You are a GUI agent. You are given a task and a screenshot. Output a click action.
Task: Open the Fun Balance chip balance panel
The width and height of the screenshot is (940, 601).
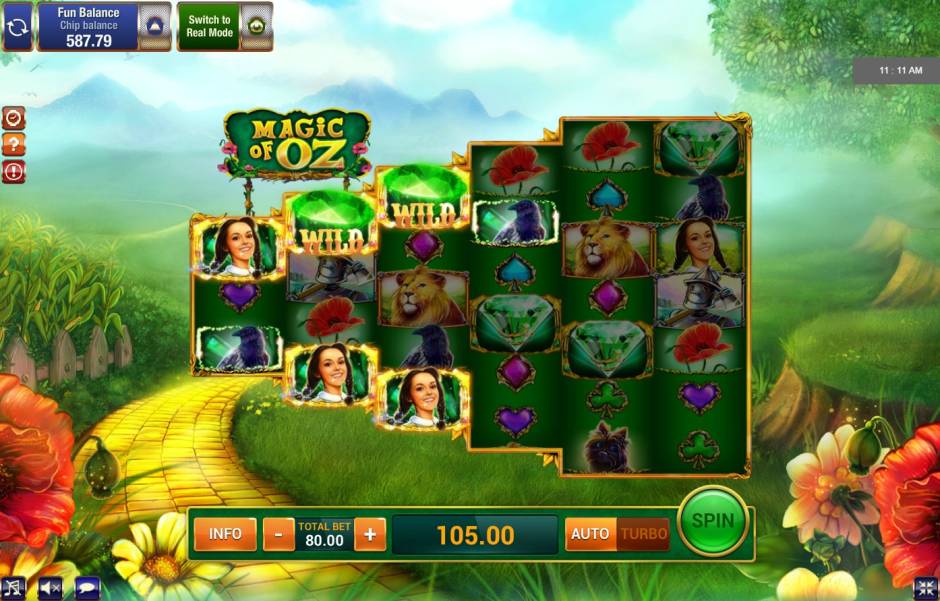[x=87, y=26]
